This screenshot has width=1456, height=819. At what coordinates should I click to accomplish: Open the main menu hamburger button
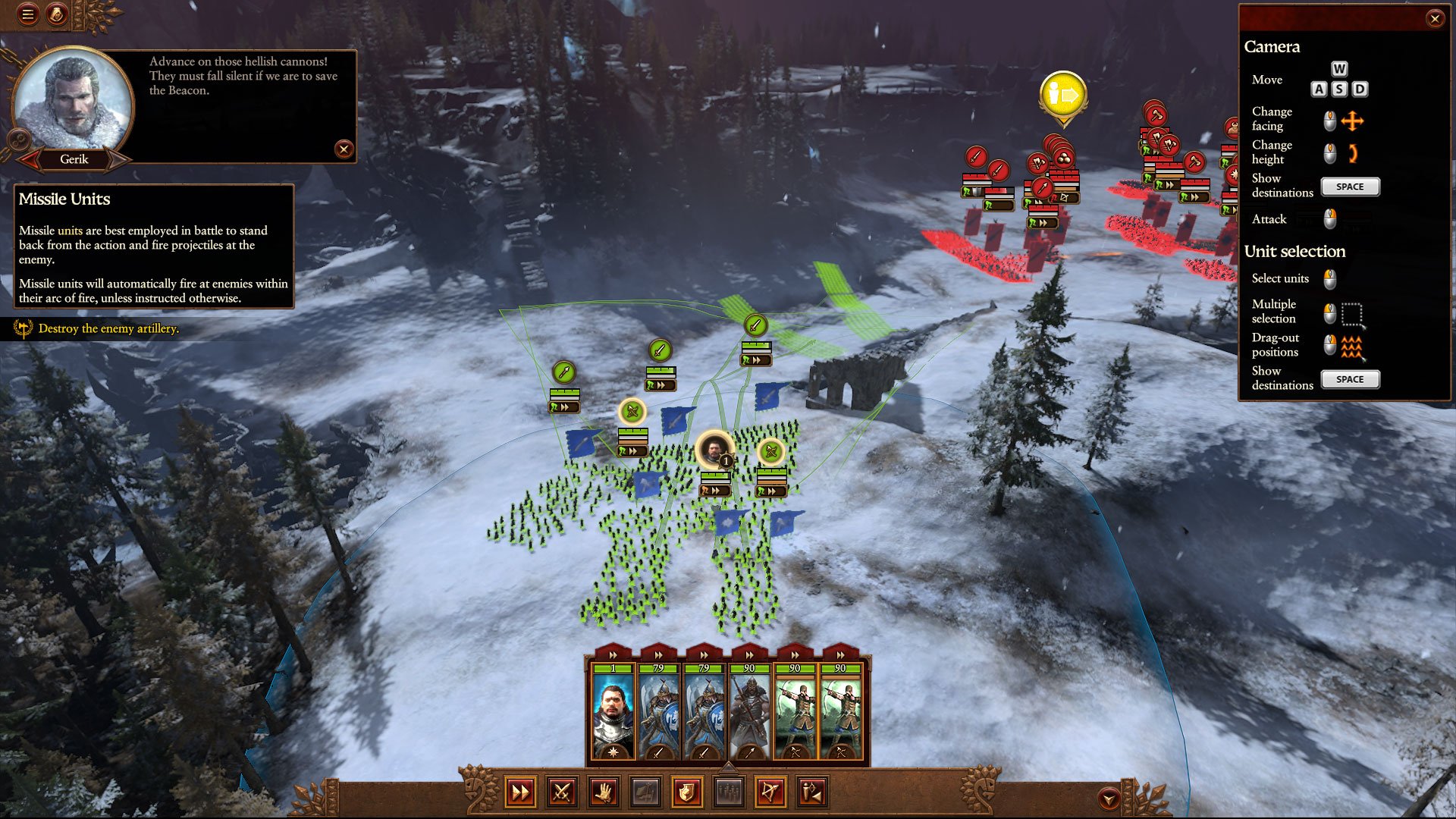(28, 14)
